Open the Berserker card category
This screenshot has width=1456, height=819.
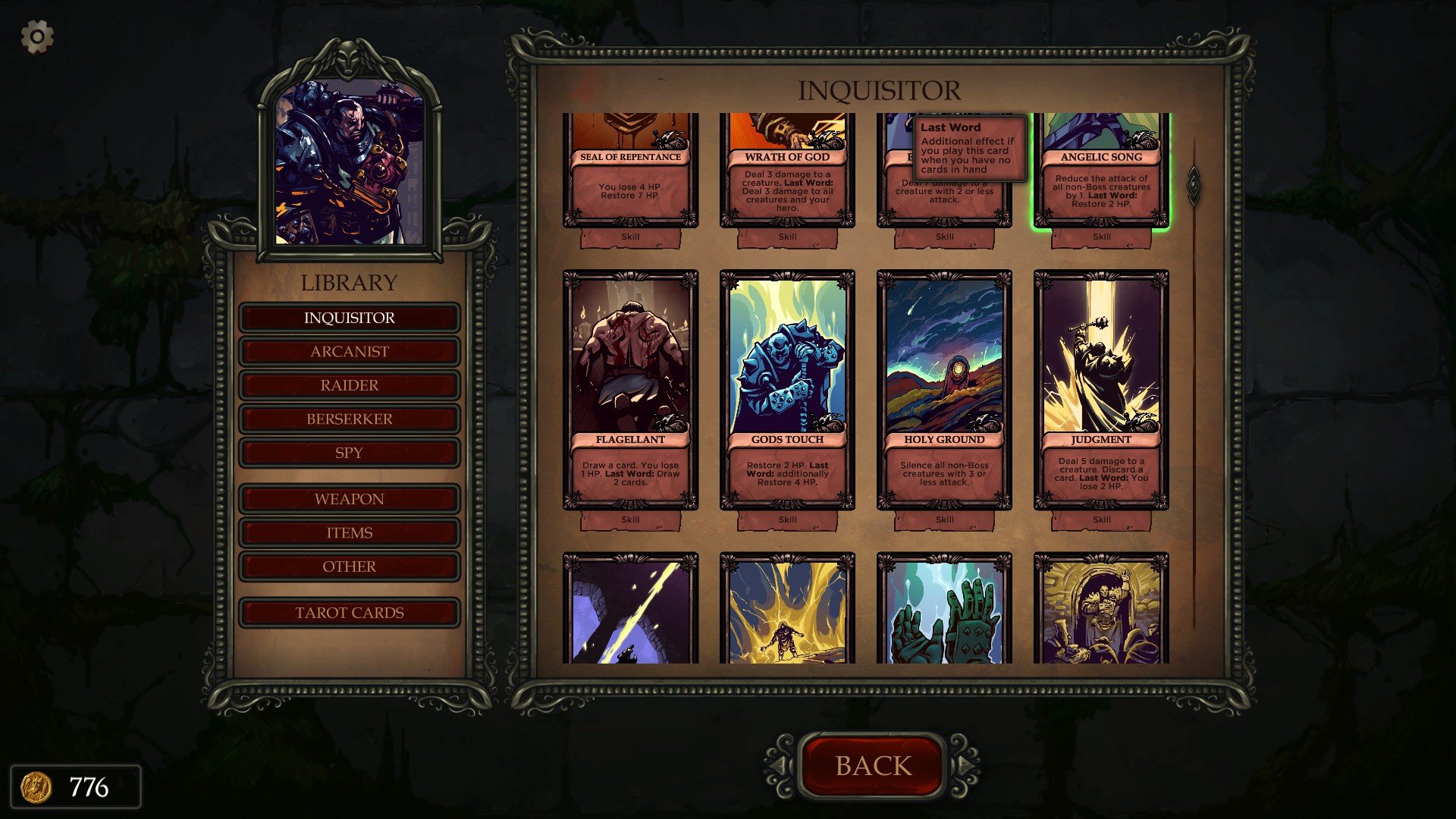click(x=349, y=419)
